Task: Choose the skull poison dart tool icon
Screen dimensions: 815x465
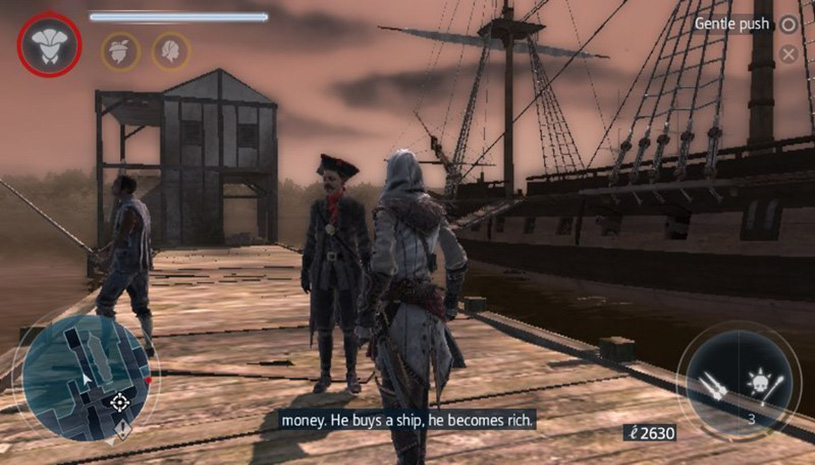Action: [x=762, y=382]
